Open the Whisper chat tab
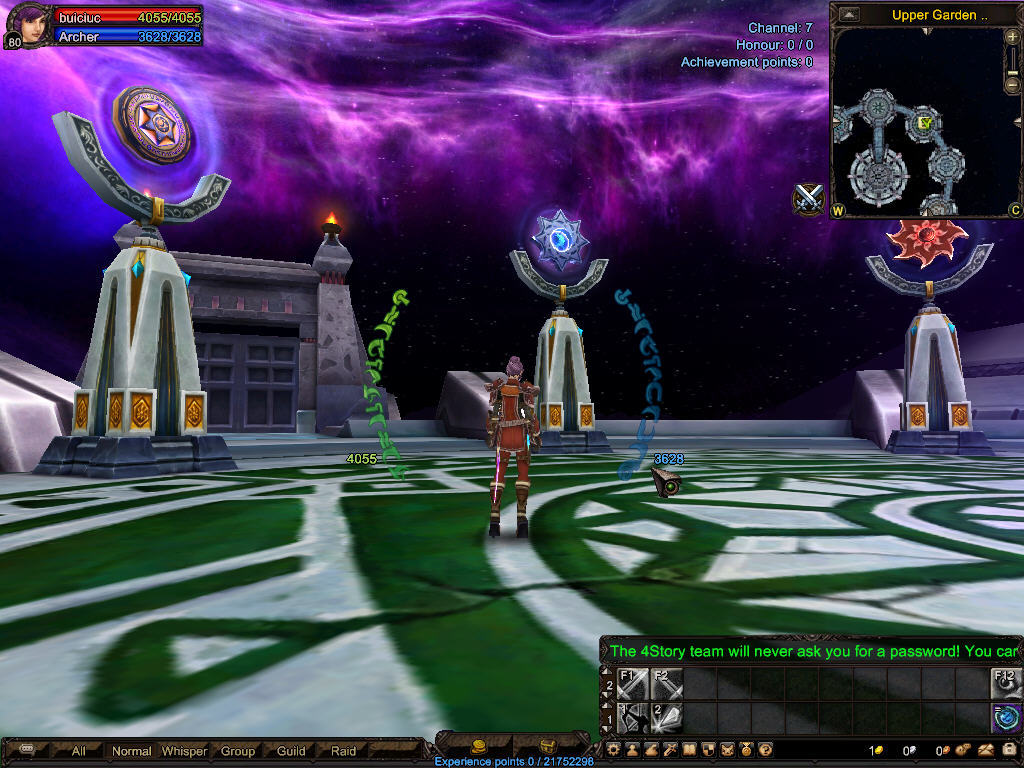 pyautogui.click(x=185, y=751)
